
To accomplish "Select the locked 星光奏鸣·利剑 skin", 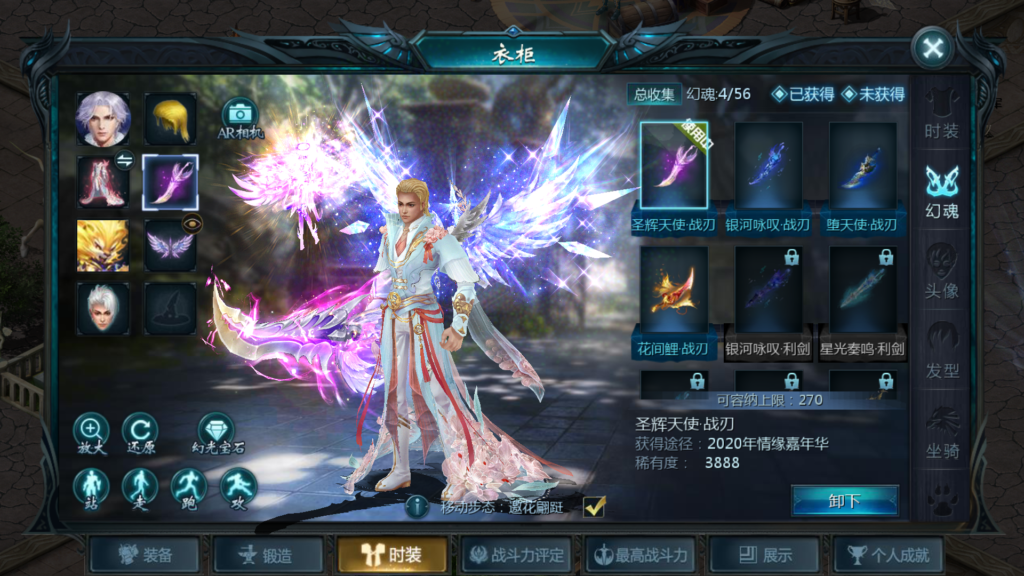I will tap(862, 296).
